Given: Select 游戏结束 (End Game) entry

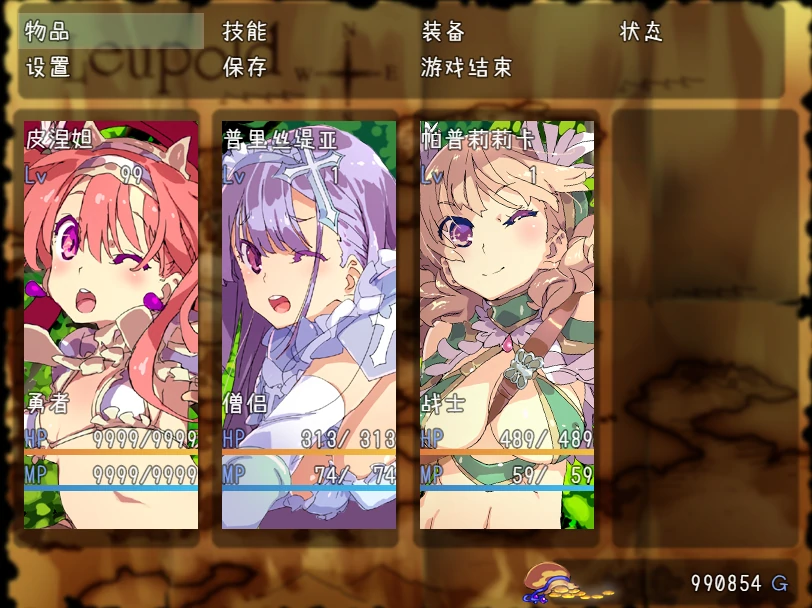Looking at the screenshot, I should [x=467, y=67].
